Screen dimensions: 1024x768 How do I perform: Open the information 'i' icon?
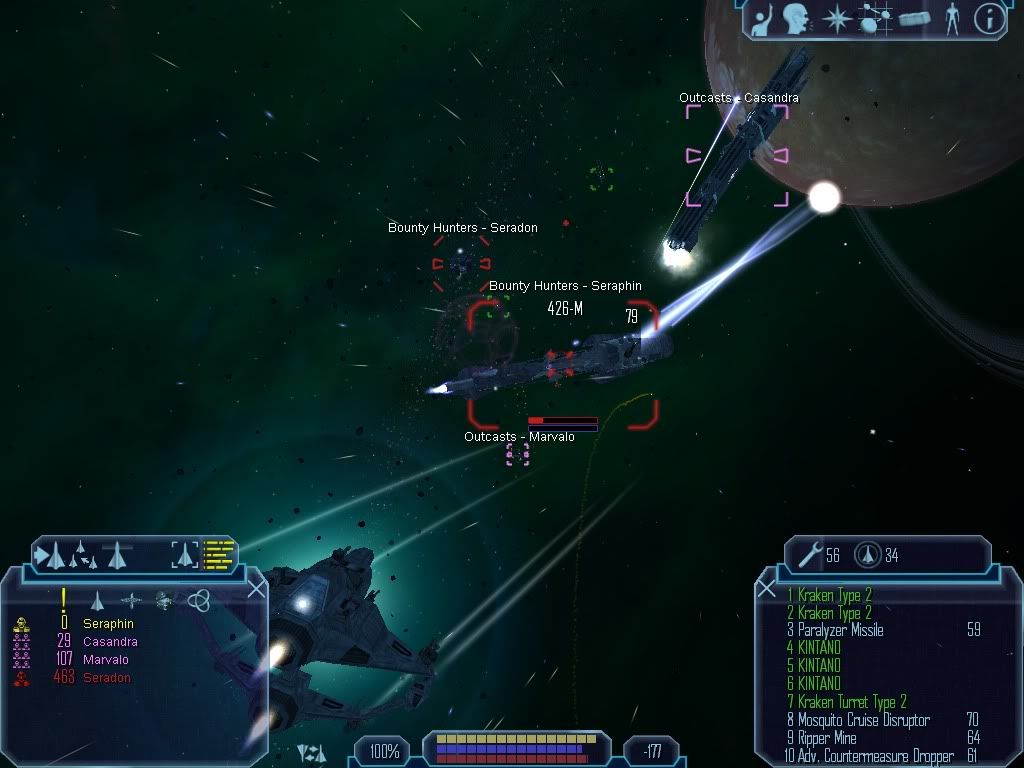pyautogui.click(x=988, y=19)
